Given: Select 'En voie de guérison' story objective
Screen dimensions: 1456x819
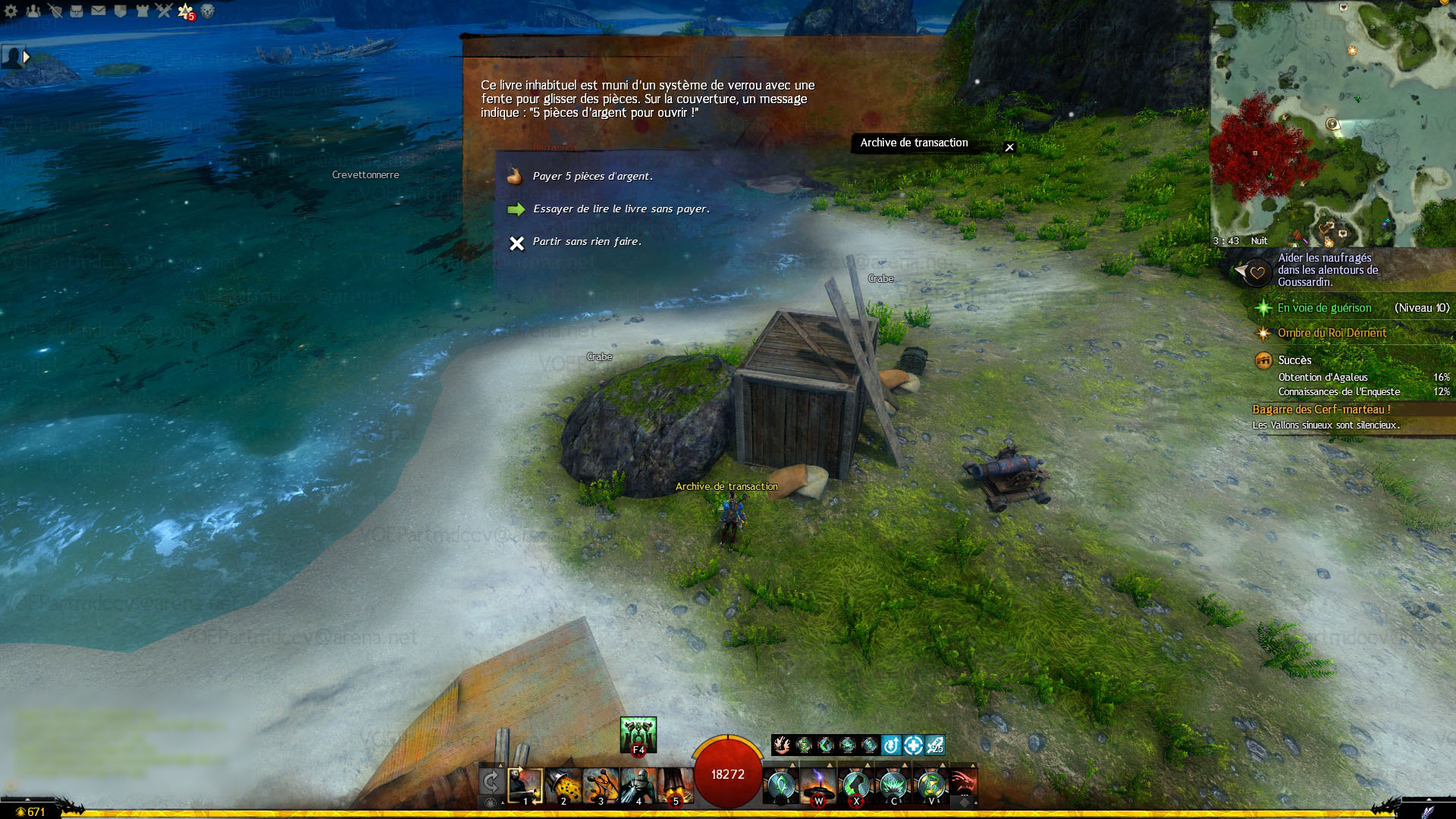Looking at the screenshot, I should tap(1324, 308).
